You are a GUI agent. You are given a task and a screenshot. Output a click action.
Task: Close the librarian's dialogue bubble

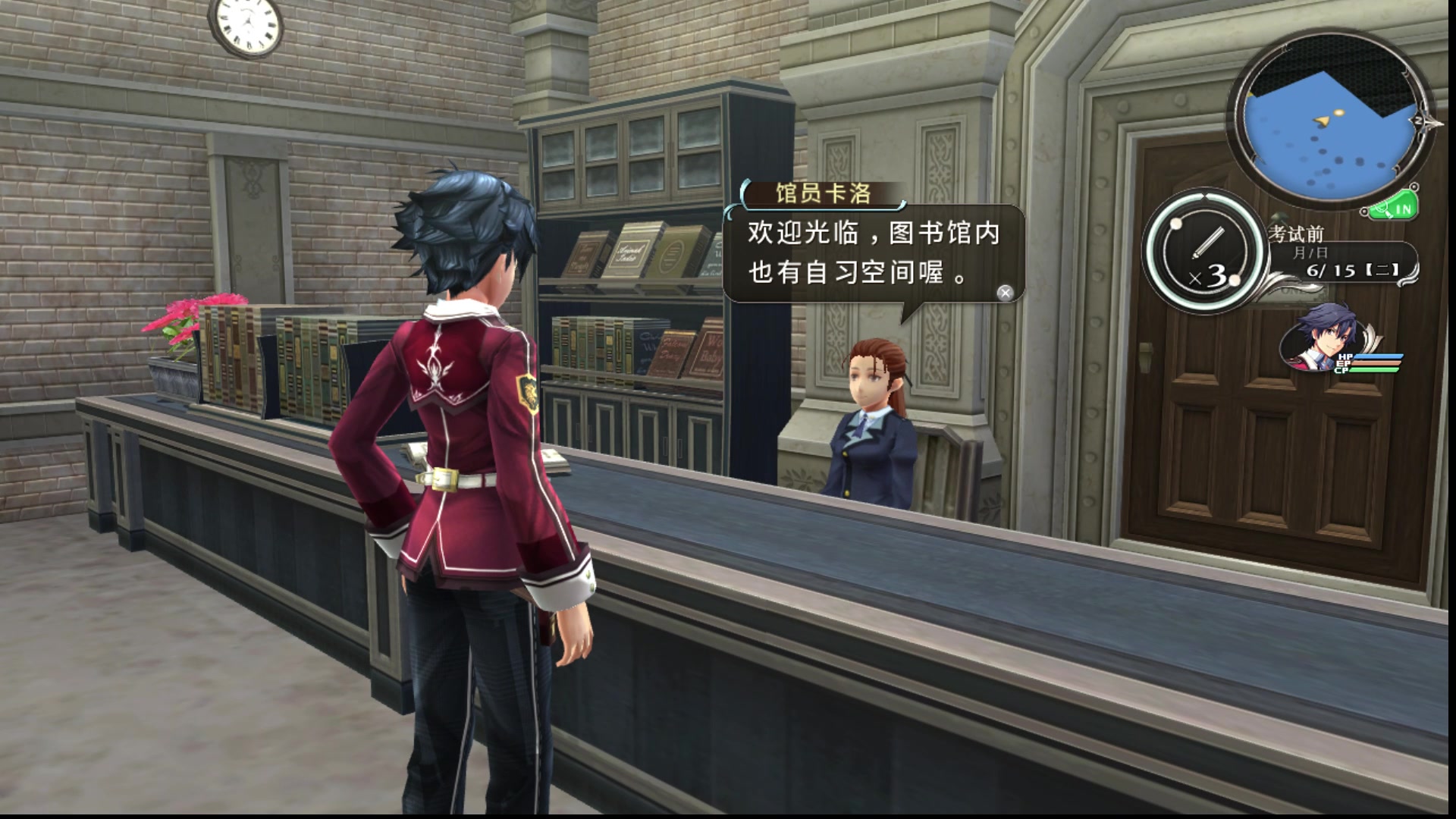click(x=1005, y=293)
